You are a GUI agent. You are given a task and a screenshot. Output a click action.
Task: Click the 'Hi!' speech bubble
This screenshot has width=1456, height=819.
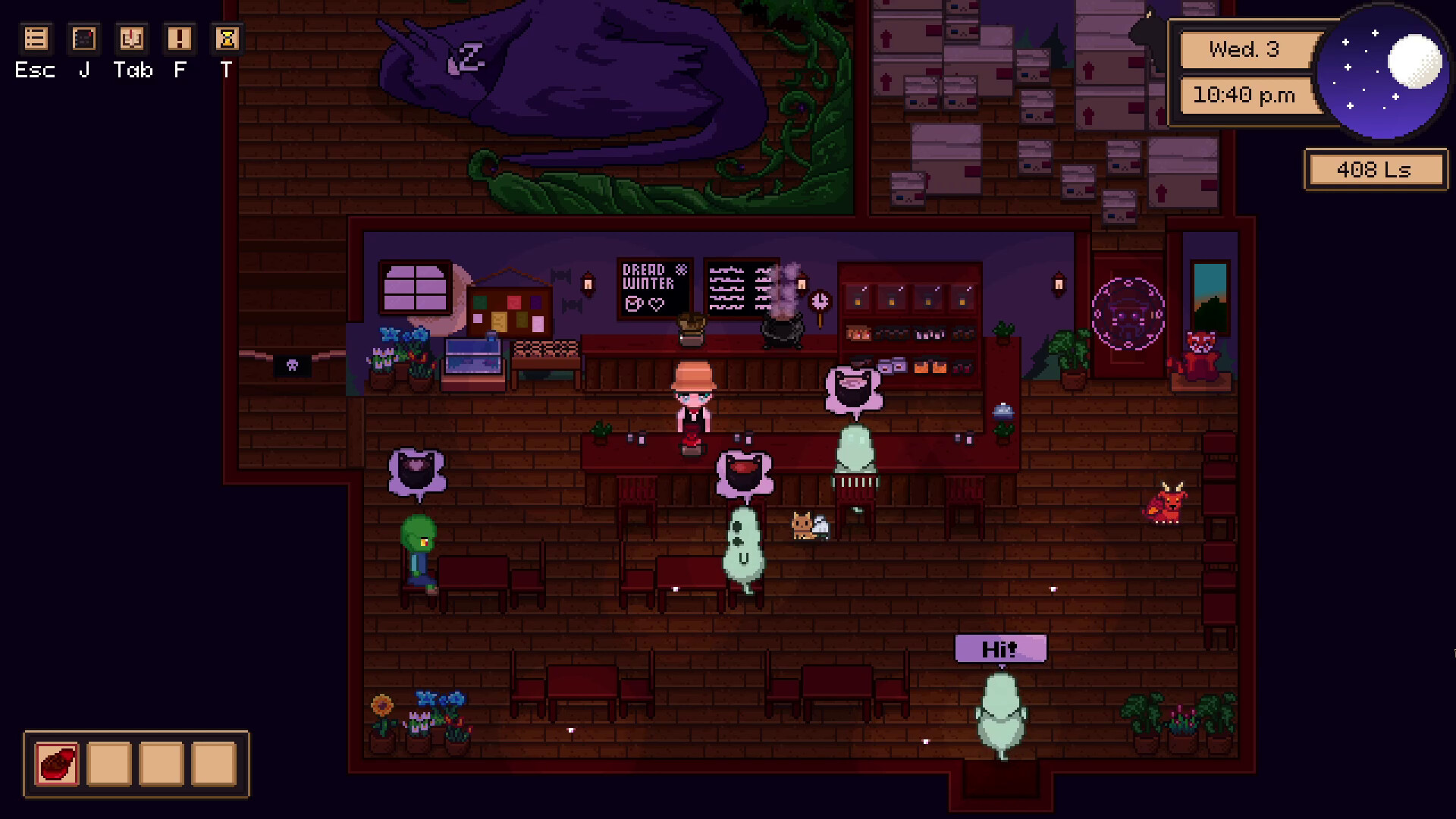(x=1000, y=648)
